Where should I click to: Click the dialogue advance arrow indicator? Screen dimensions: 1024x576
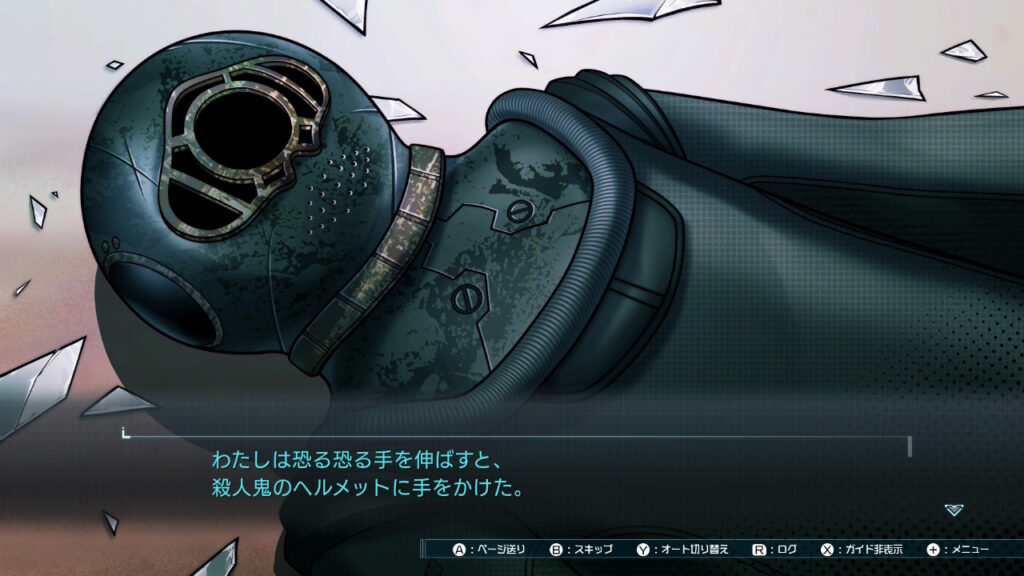coord(954,510)
